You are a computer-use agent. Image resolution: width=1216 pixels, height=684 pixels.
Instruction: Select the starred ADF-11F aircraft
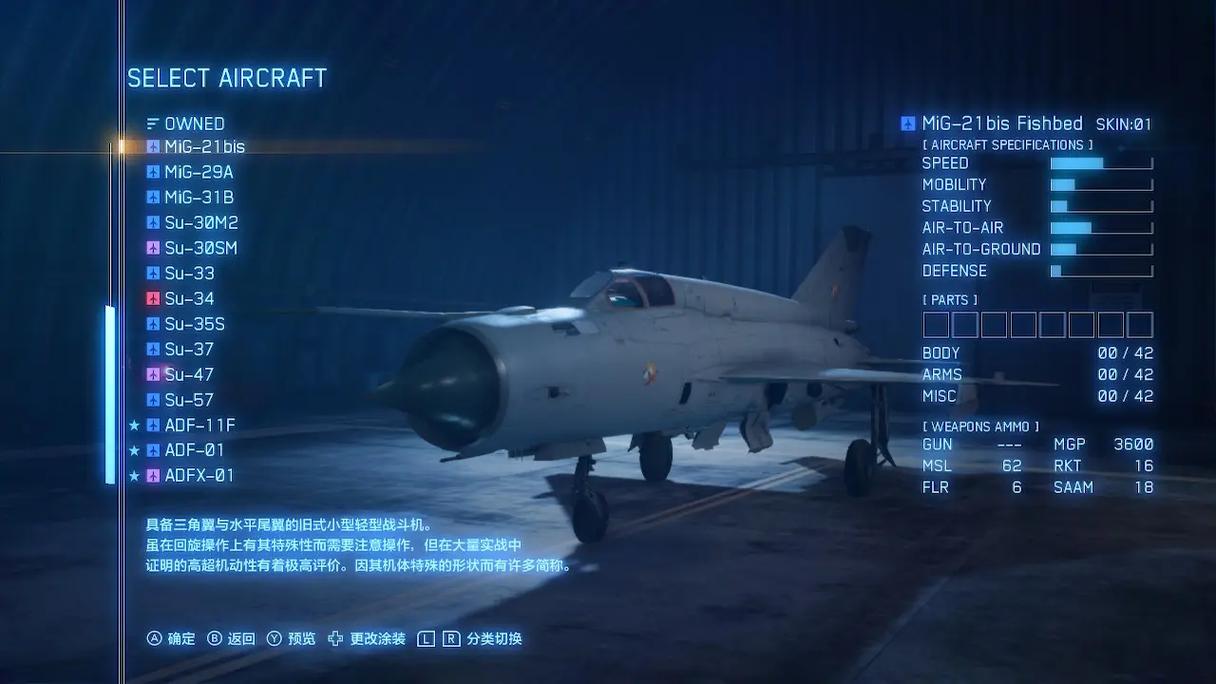(199, 425)
